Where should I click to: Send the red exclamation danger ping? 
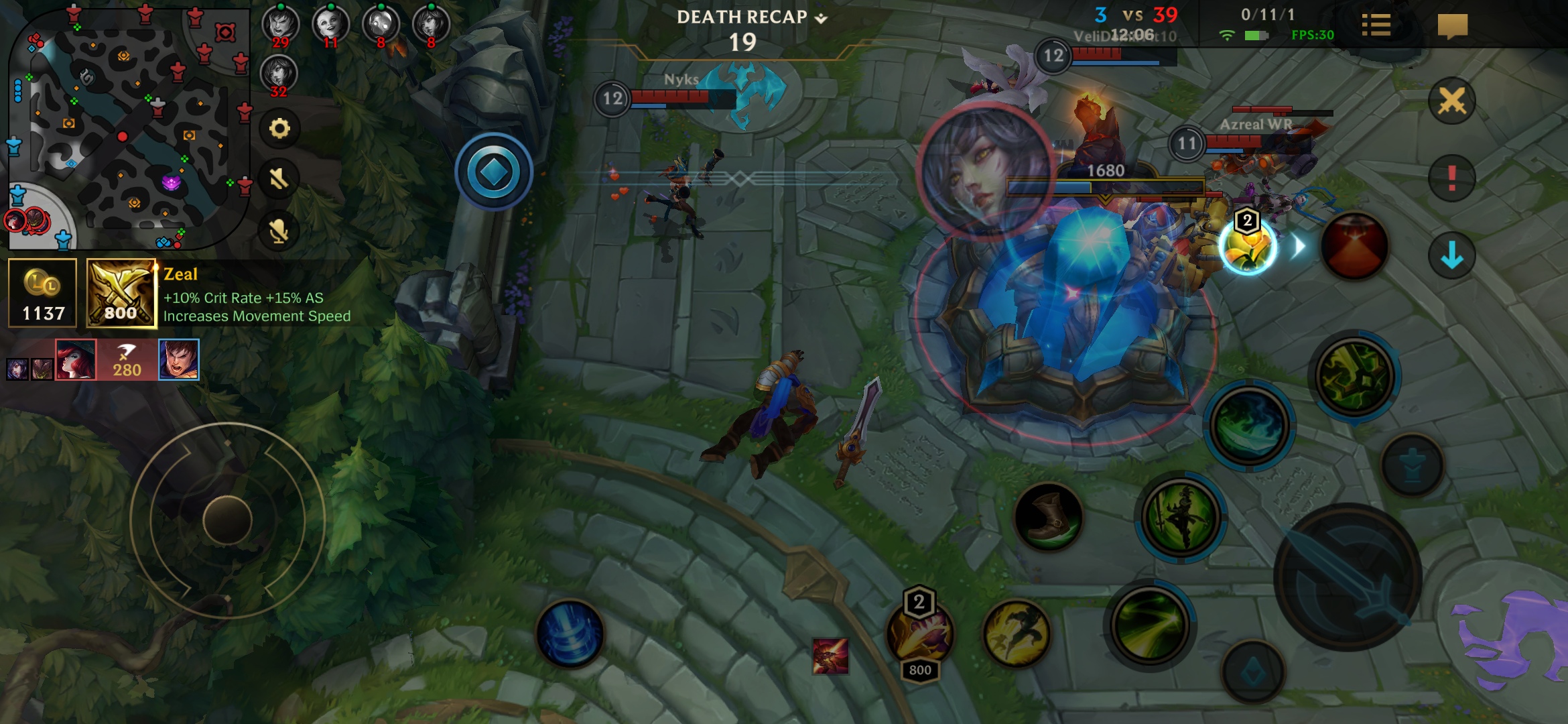[1451, 178]
